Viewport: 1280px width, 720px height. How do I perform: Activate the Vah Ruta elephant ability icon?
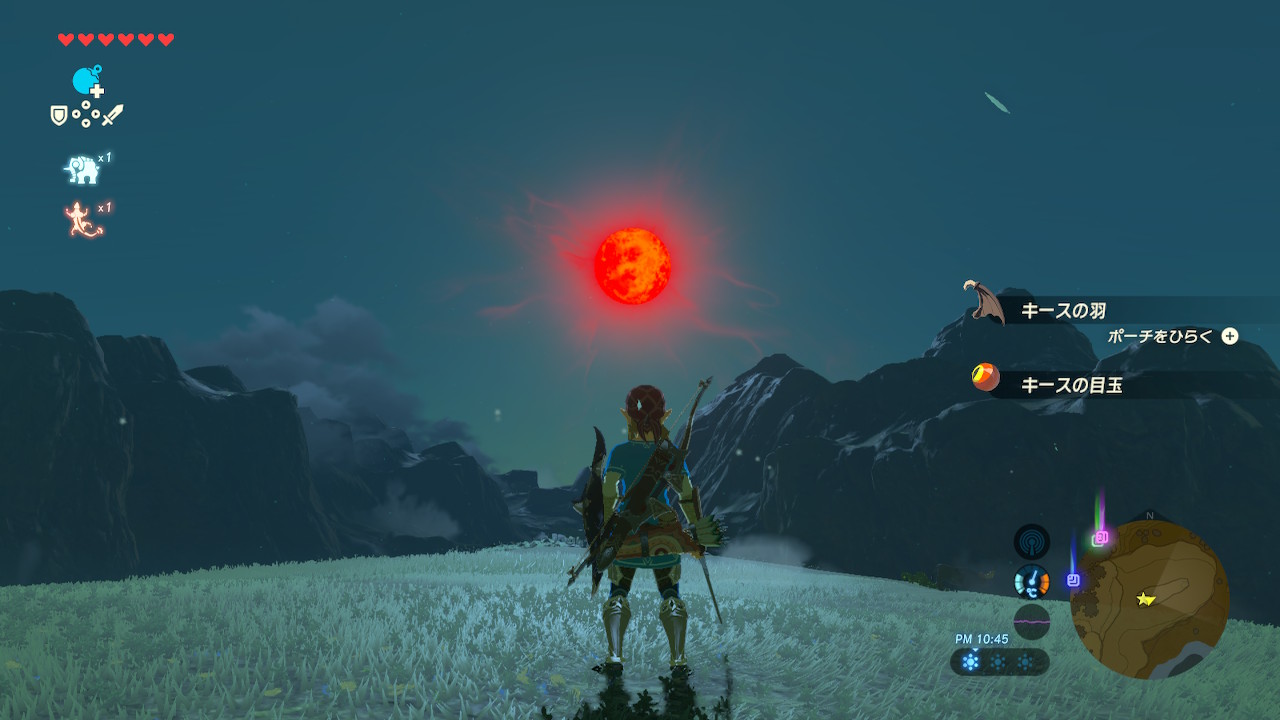(x=82, y=170)
